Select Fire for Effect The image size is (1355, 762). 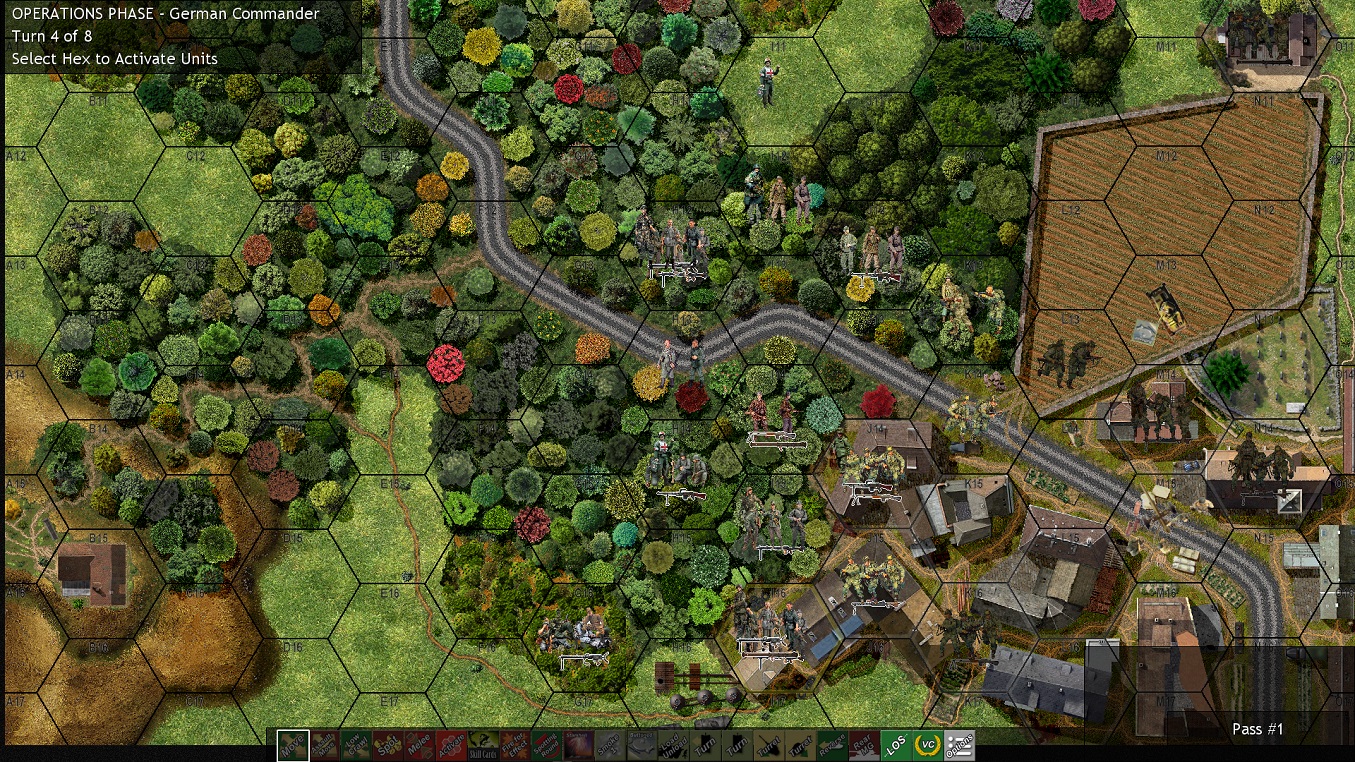(x=515, y=745)
